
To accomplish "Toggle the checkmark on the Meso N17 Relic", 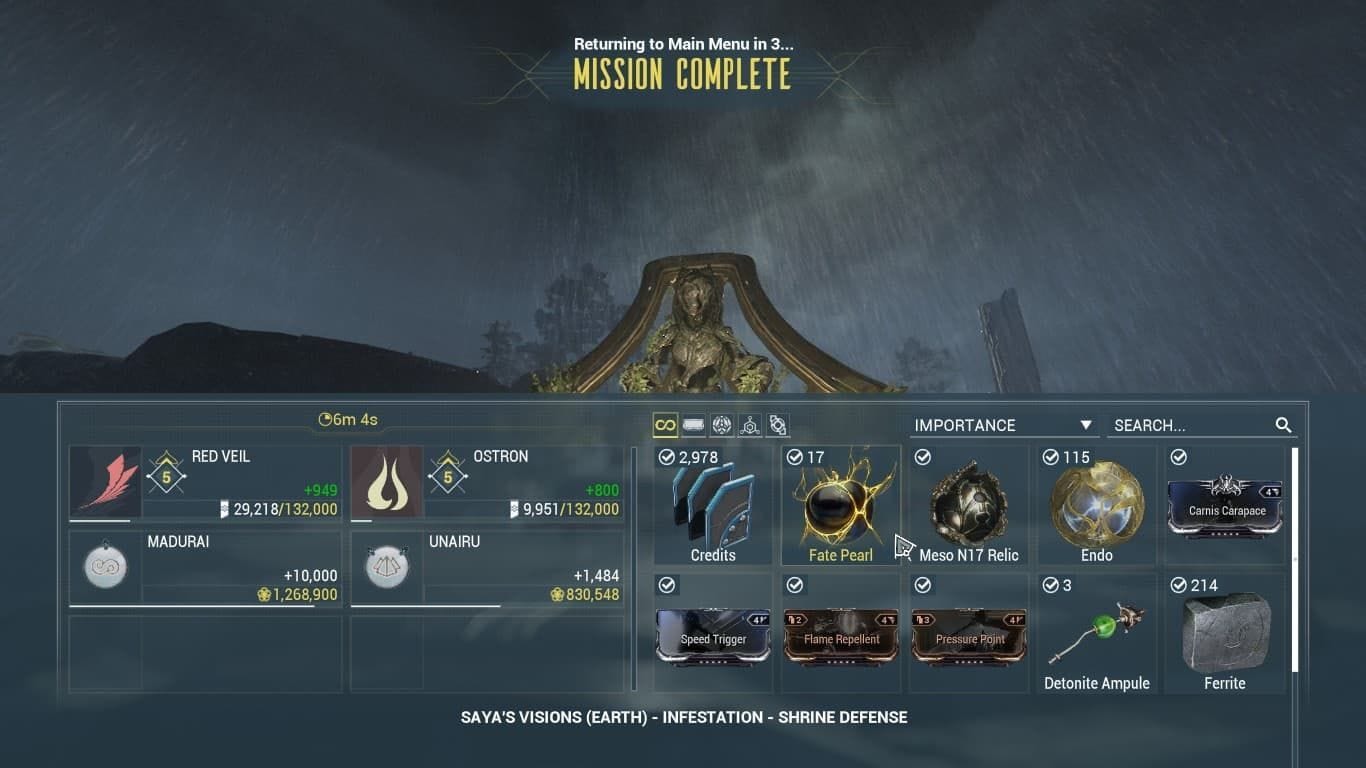I will tap(921, 457).
